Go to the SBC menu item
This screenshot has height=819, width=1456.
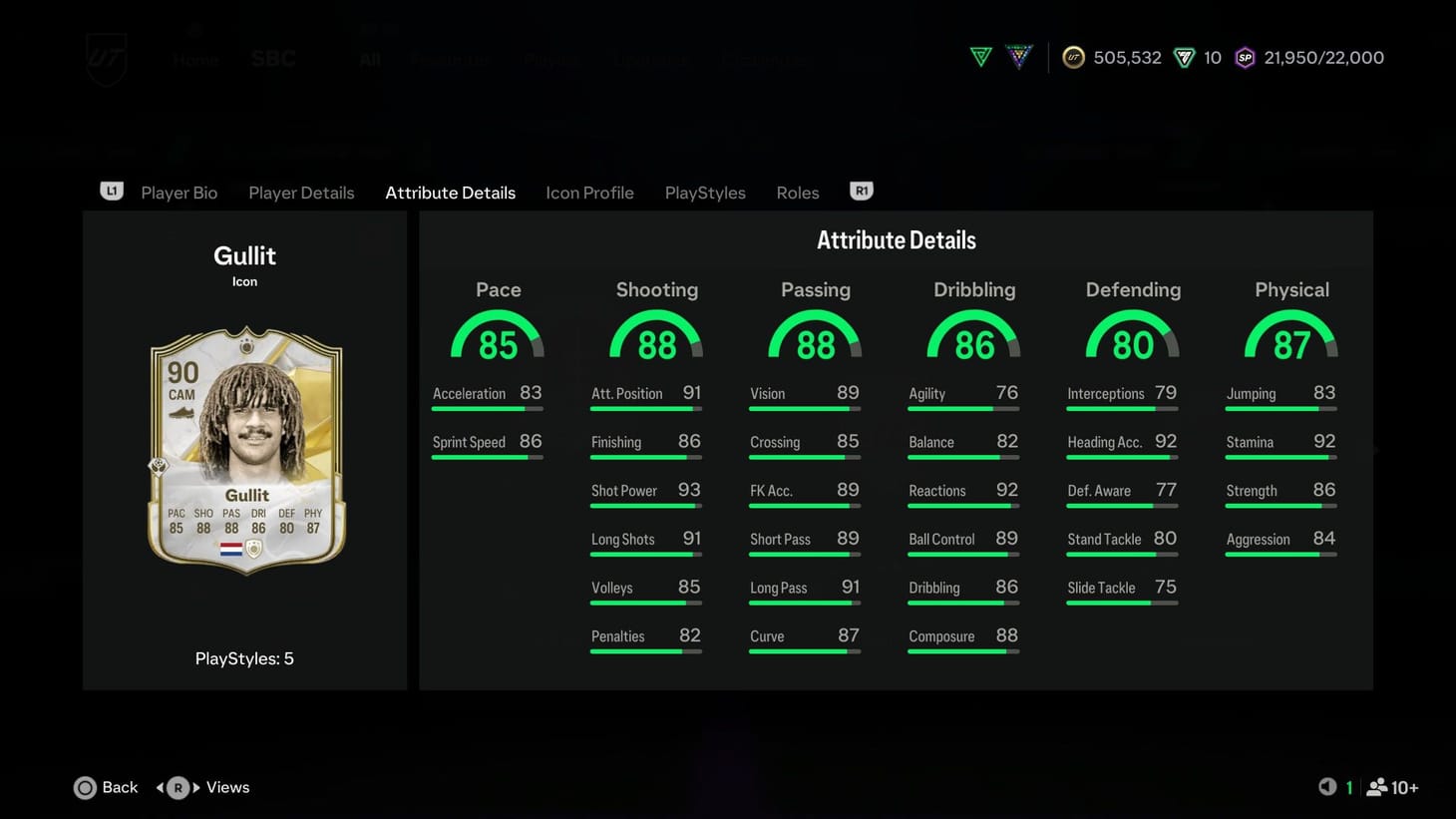(x=273, y=58)
